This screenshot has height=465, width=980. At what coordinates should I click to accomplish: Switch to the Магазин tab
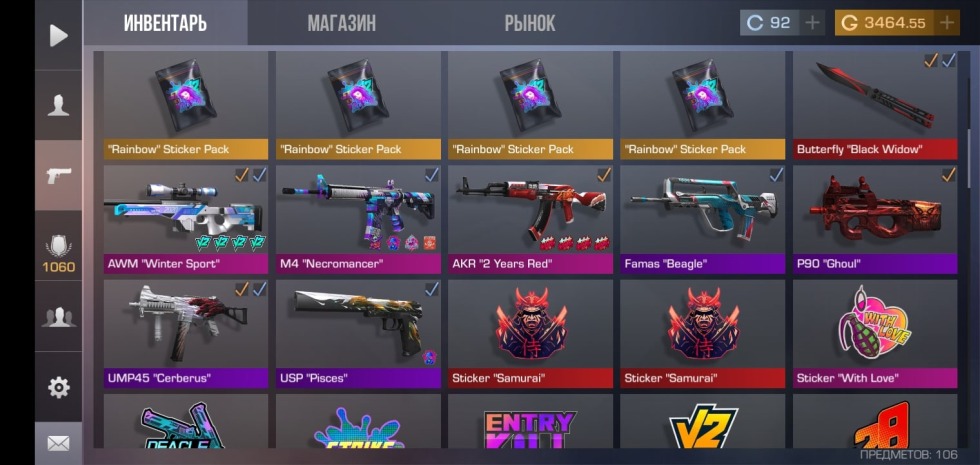(x=341, y=23)
